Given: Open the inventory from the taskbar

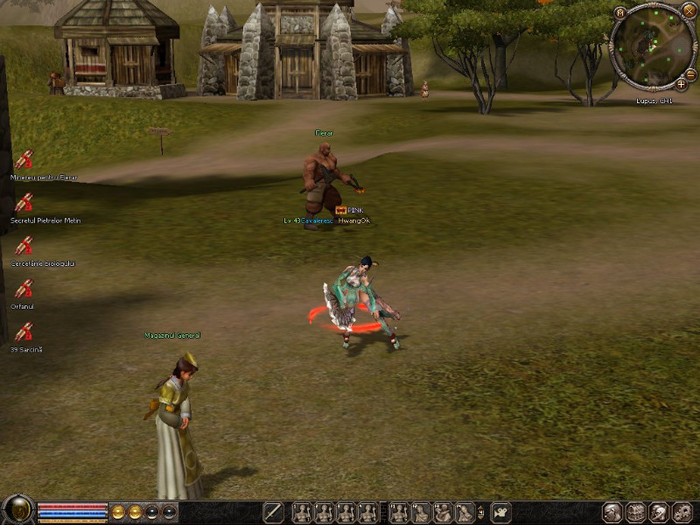Looking at the screenshot, I should [x=636, y=512].
